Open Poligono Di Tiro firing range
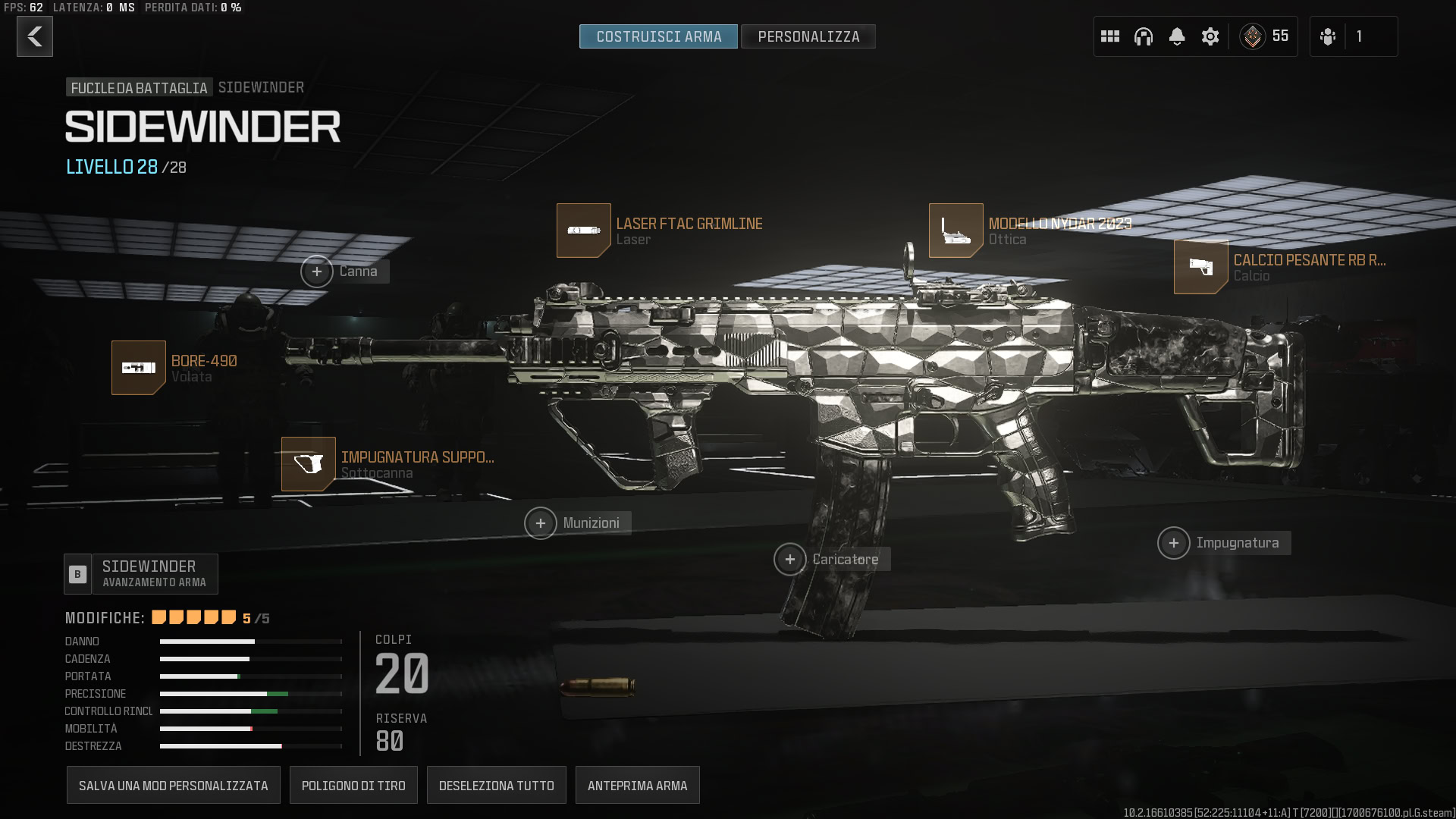This screenshot has height=819, width=1456. tap(353, 786)
